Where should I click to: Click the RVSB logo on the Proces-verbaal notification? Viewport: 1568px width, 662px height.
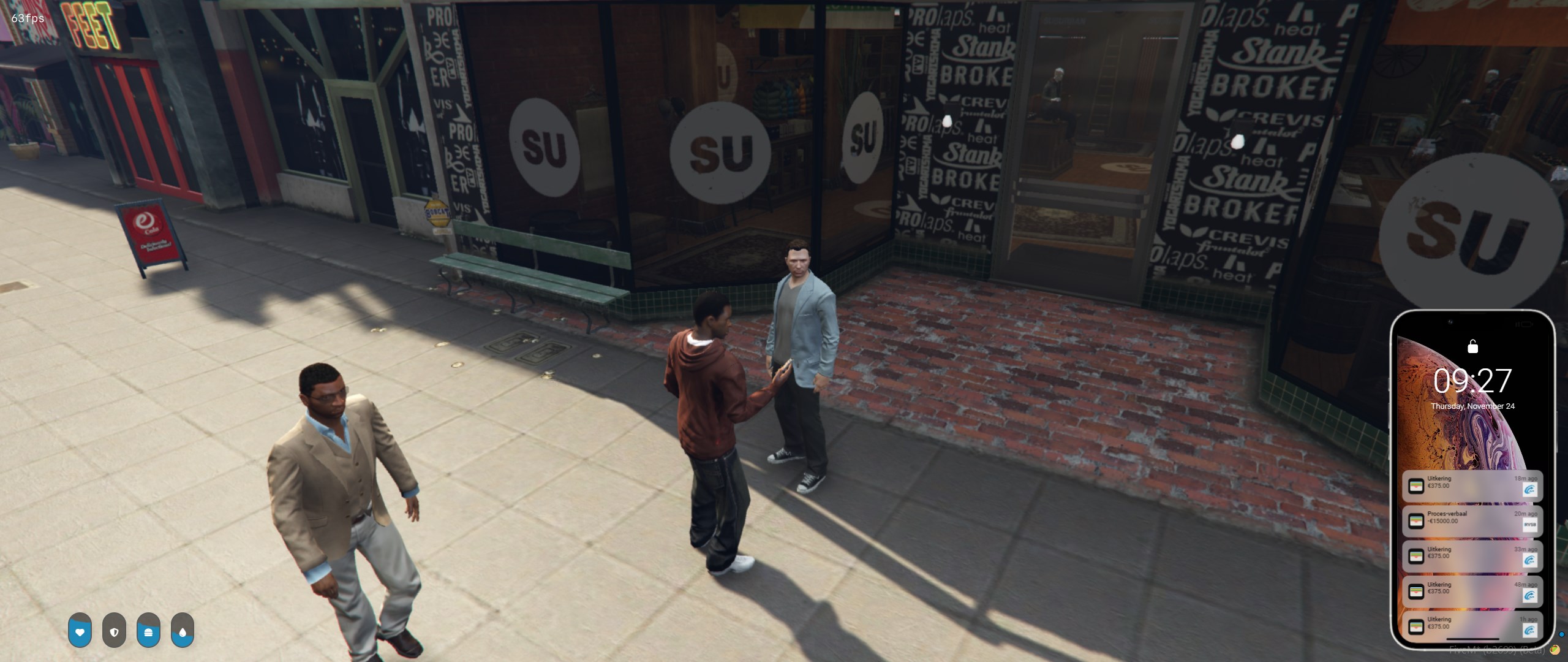[x=1529, y=525]
